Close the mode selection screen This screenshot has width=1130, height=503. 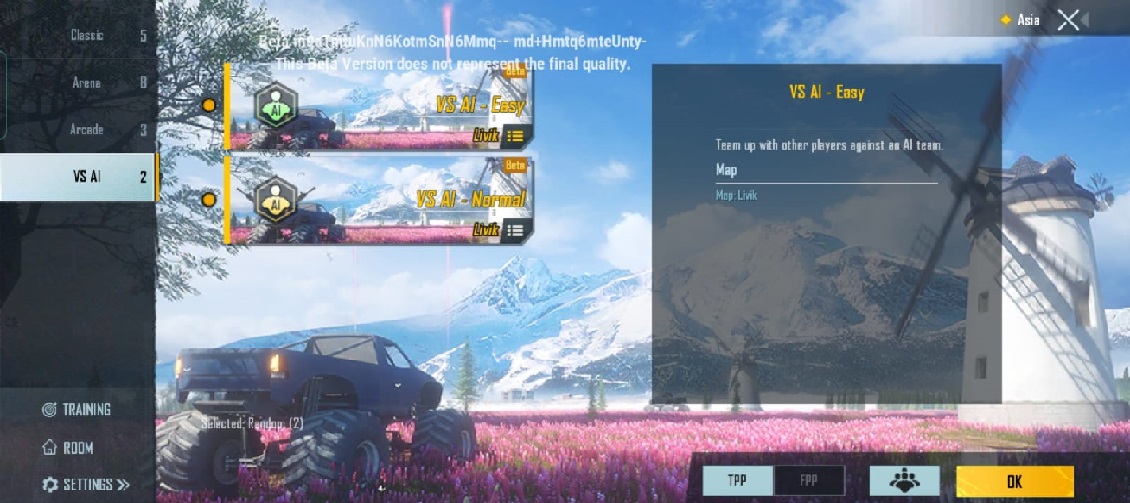1068,20
